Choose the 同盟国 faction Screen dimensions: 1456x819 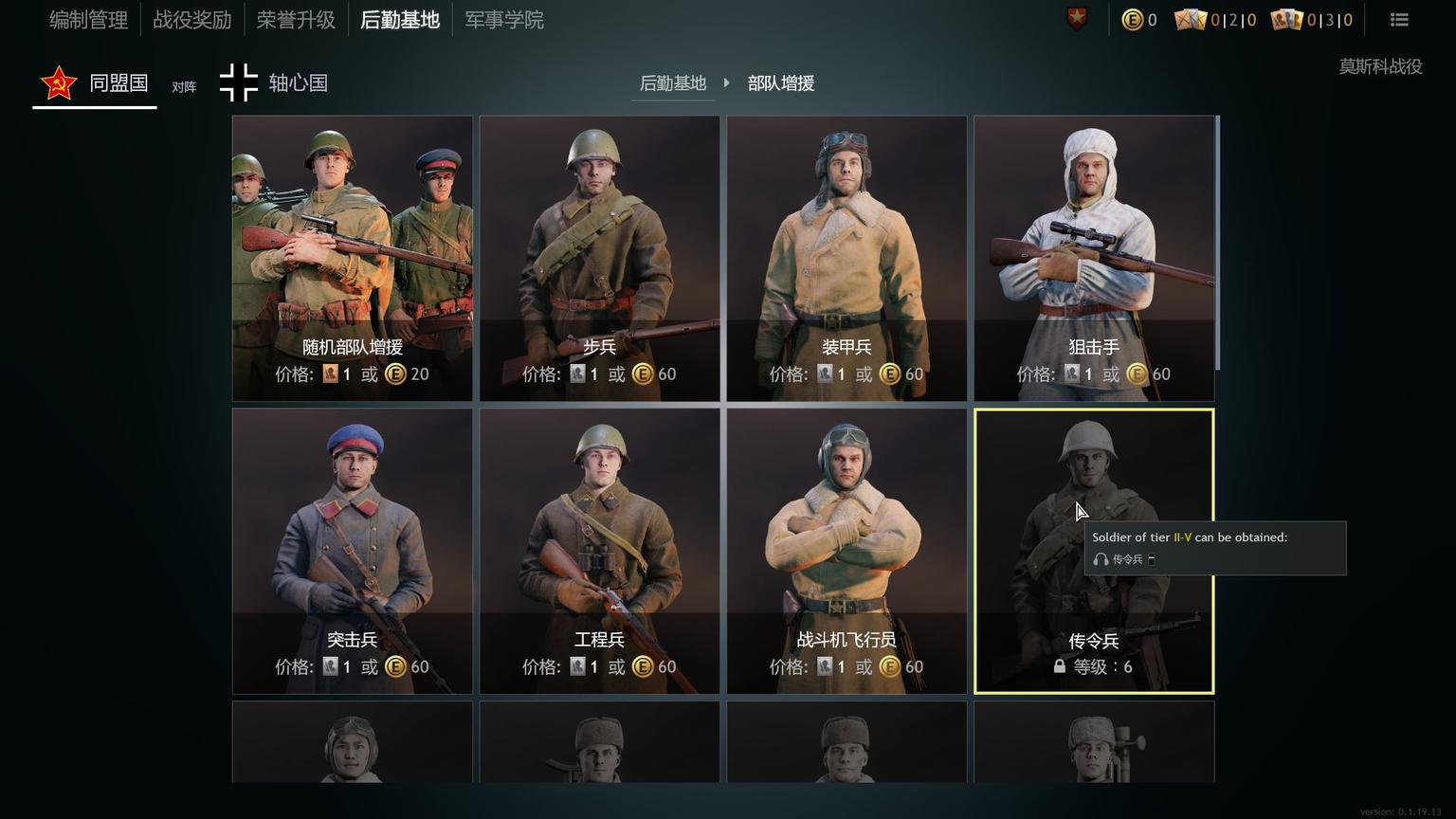pyautogui.click(x=95, y=83)
